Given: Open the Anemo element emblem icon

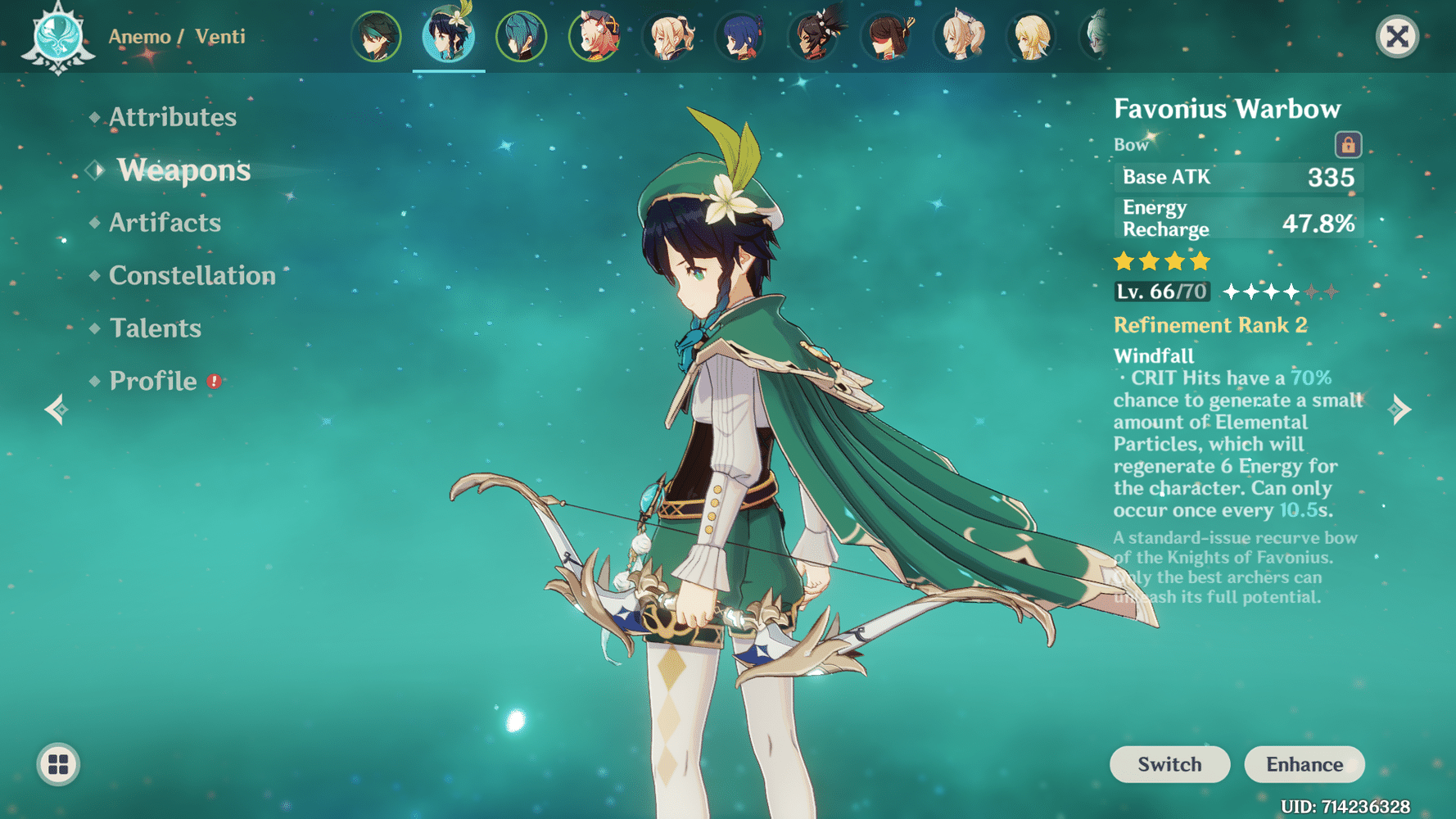Looking at the screenshot, I should (x=57, y=36).
